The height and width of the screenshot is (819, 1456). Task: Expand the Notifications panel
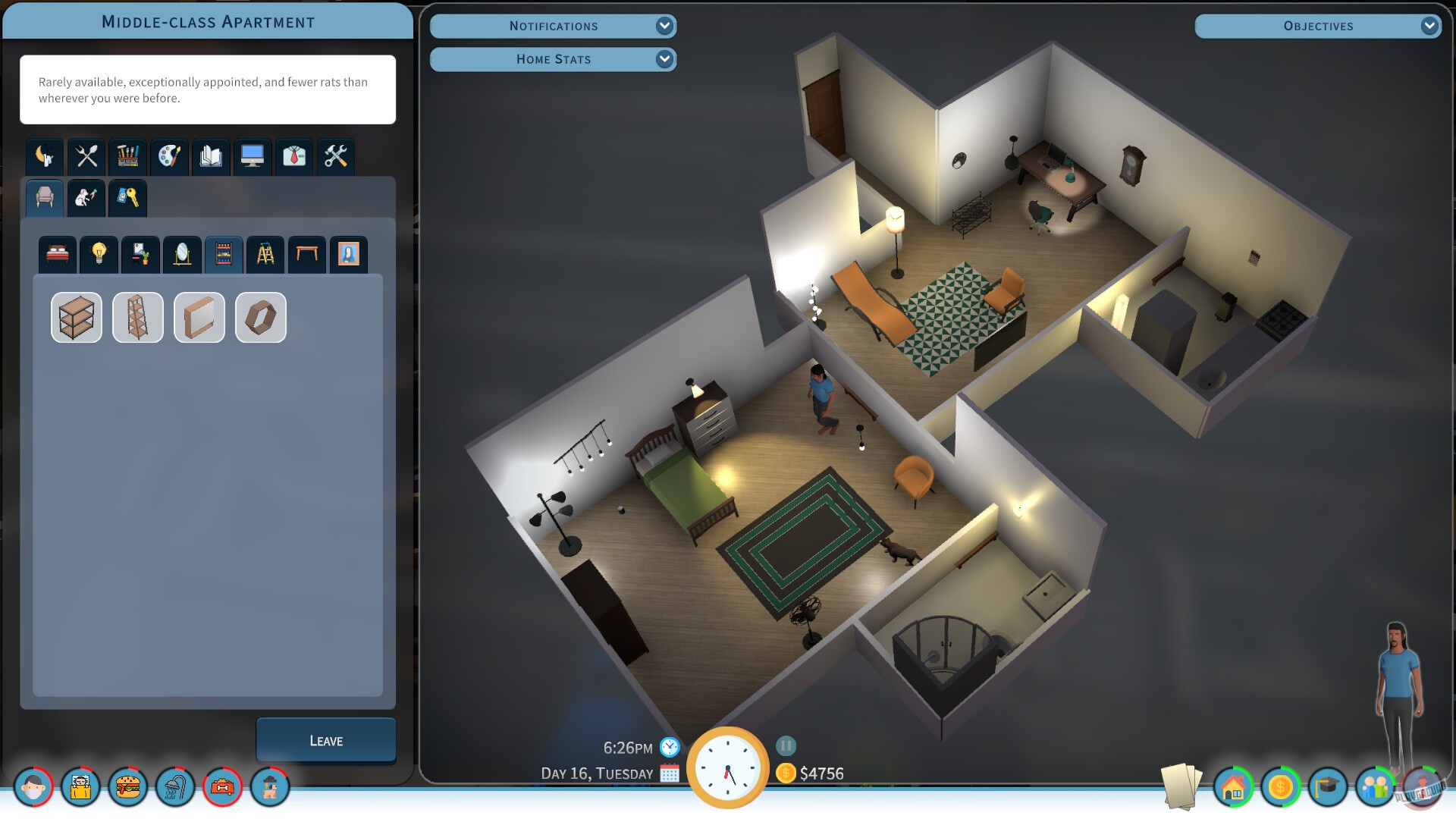pos(553,25)
